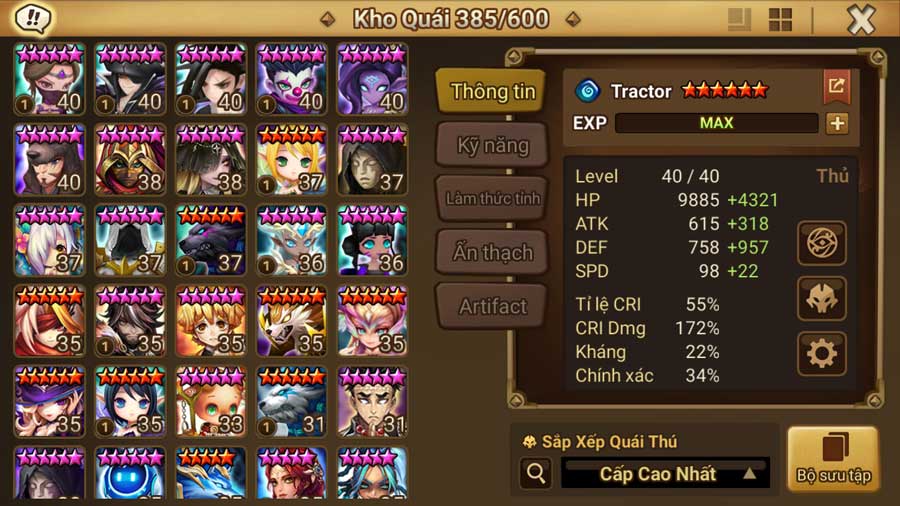The height and width of the screenshot is (506, 900).
Task: Switch to the Artifact tab
Action: pyautogui.click(x=492, y=306)
